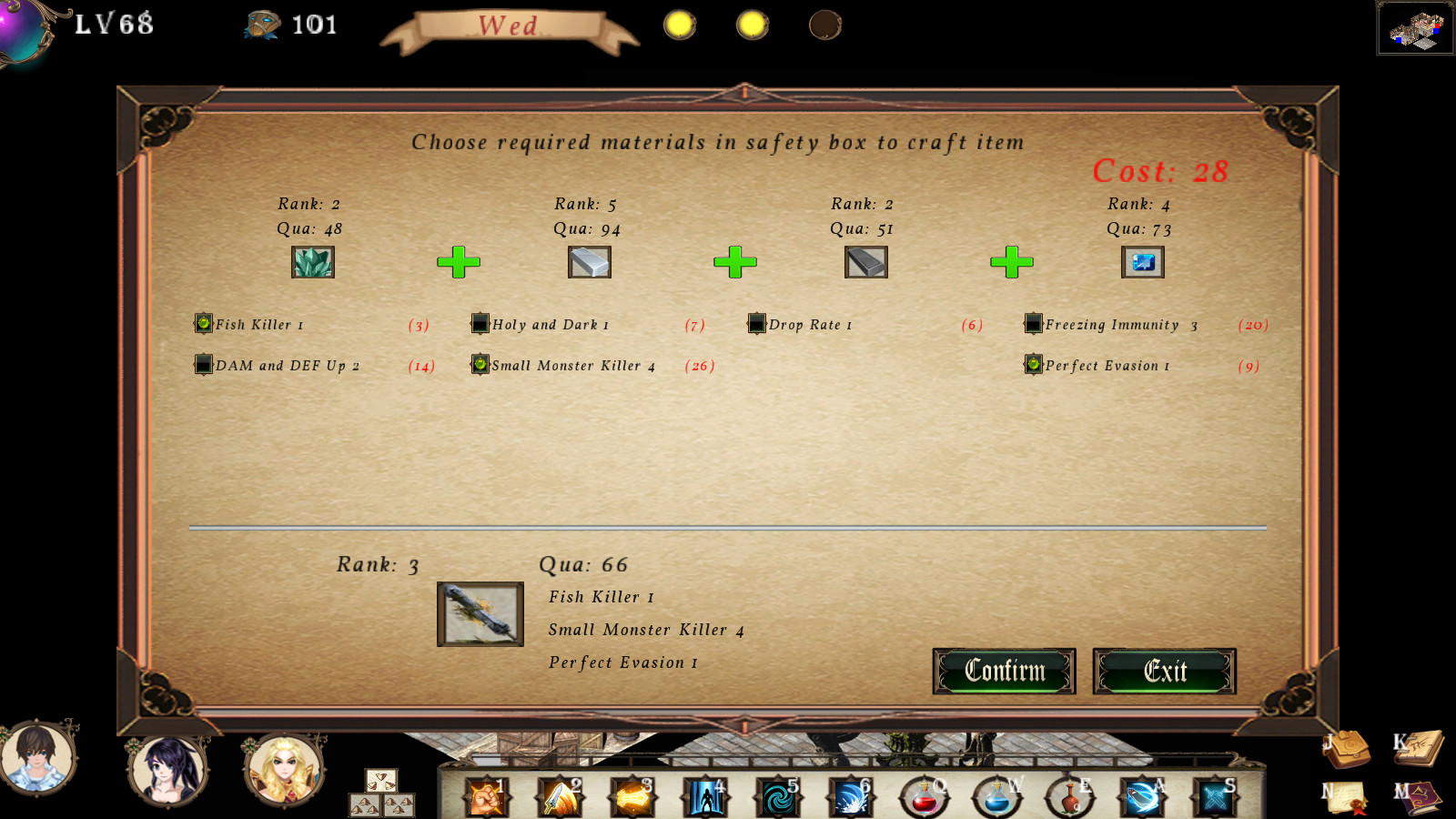Screen dimensions: 1456x819
Task: Click the blue gem material slot
Action: click(1143, 262)
